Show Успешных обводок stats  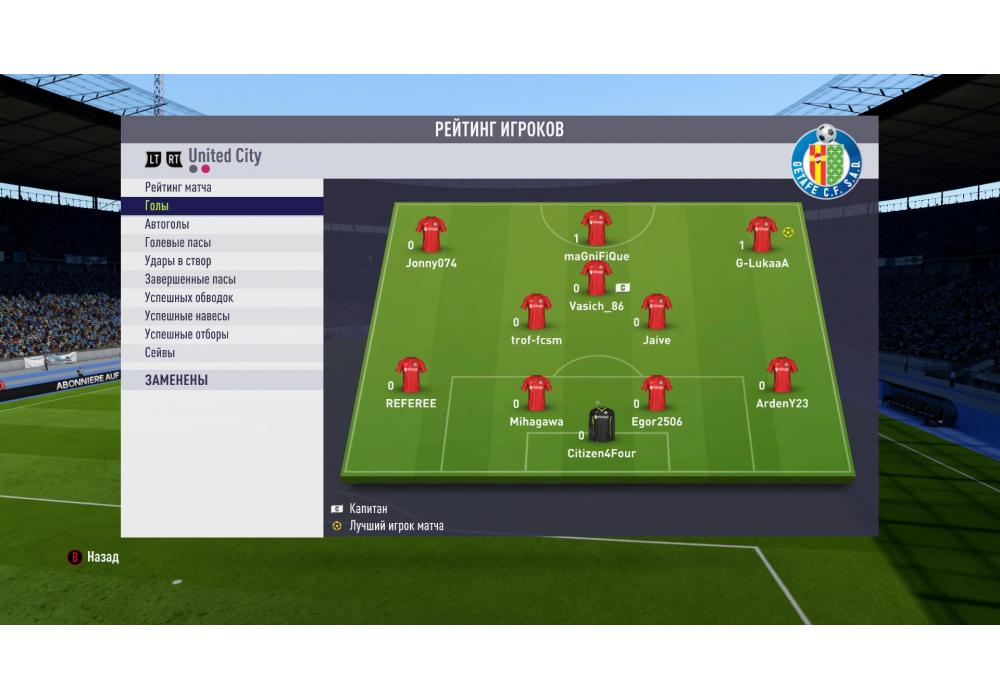click(222, 298)
